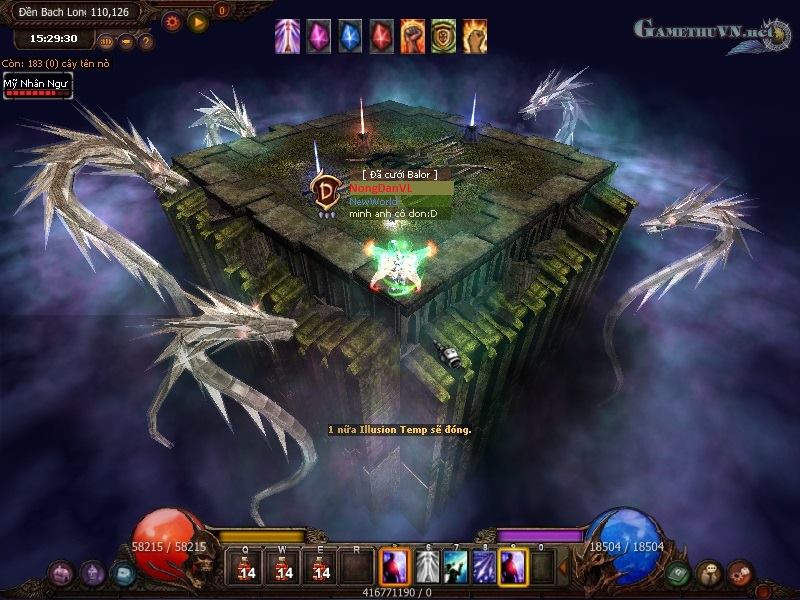
Task: Open the purple helmet character menu
Action: click(92, 573)
